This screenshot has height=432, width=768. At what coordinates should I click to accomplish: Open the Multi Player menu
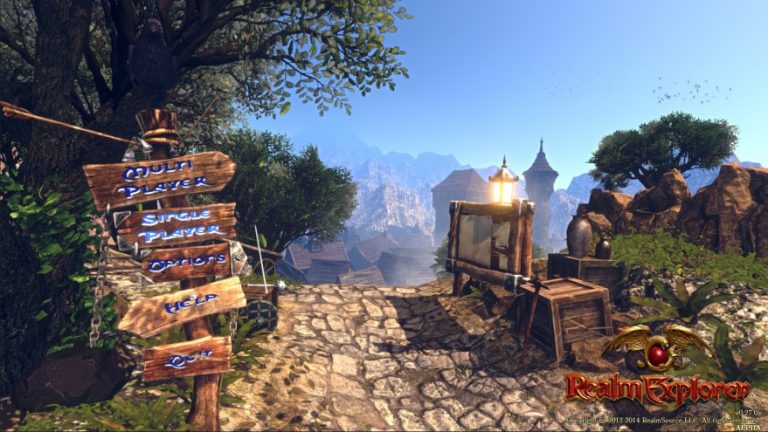tap(161, 178)
